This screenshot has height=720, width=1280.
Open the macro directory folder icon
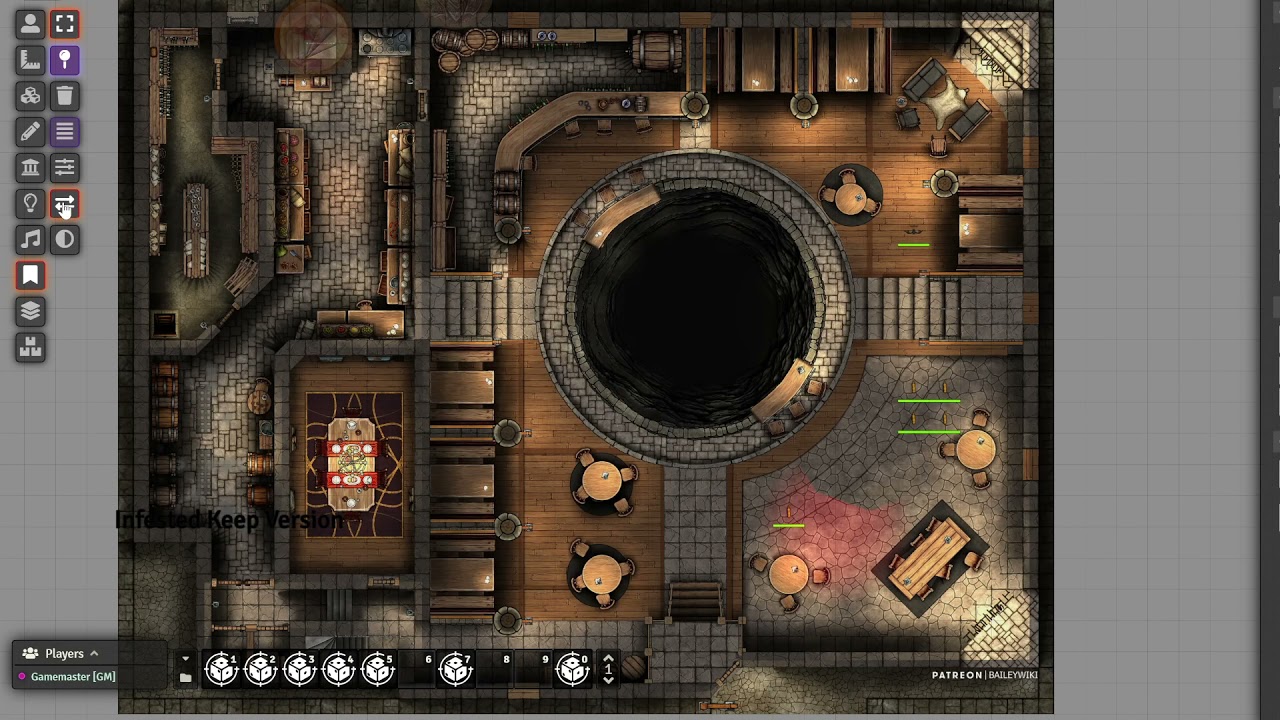pos(185,678)
